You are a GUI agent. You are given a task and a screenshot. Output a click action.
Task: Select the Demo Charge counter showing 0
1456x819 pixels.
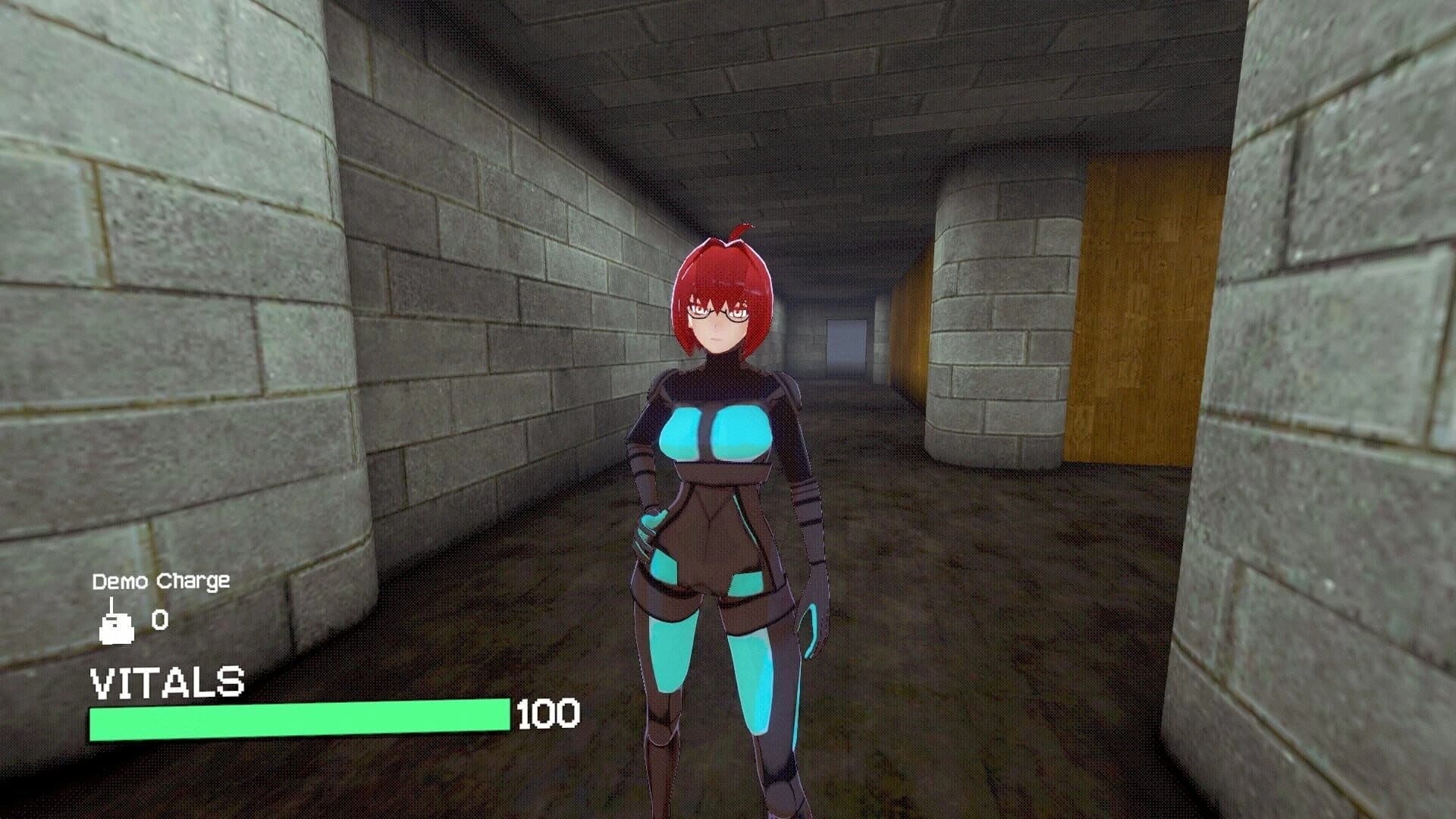[x=159, y=620]
